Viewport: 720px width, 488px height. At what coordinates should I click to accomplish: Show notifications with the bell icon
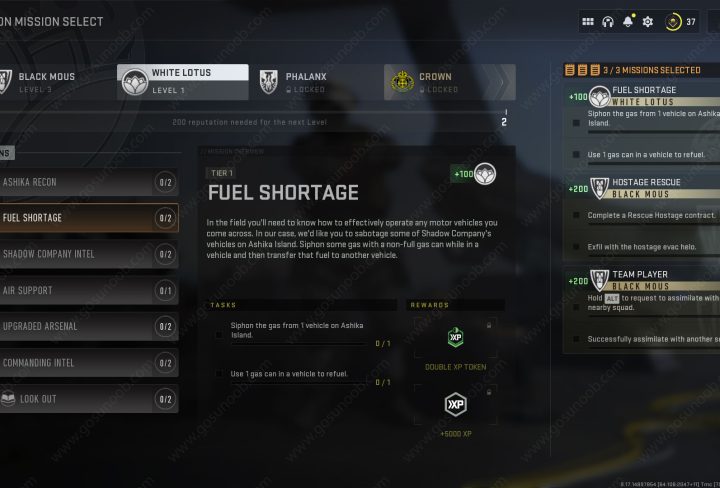(628, 21)
